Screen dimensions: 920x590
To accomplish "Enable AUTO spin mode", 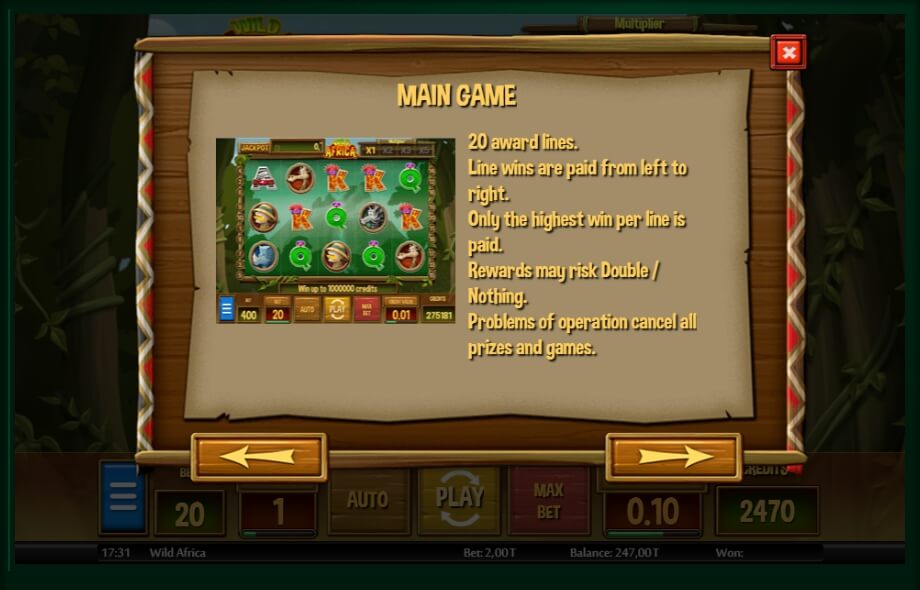I will coord(367,499).
